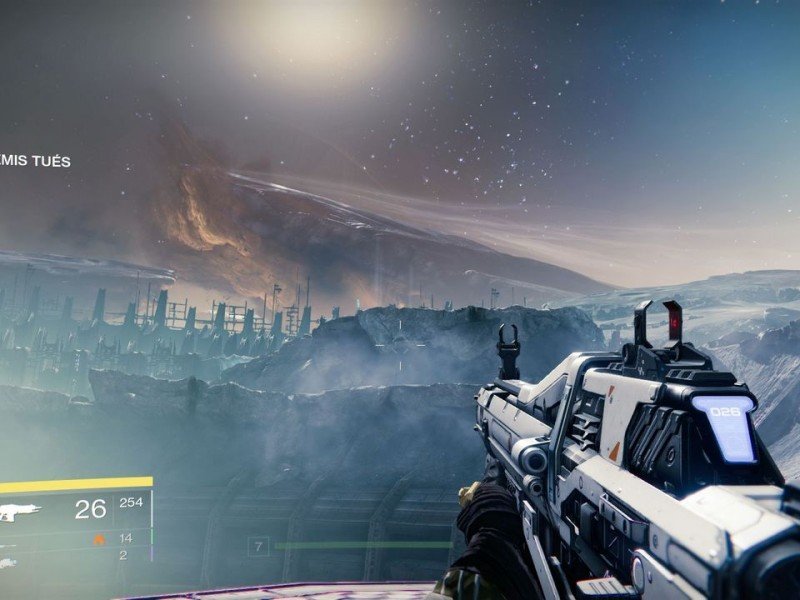This screenshot has height=600, width=800.
Task: Select the heavy weapon icon below the rifle
Action: click(8, 563)
